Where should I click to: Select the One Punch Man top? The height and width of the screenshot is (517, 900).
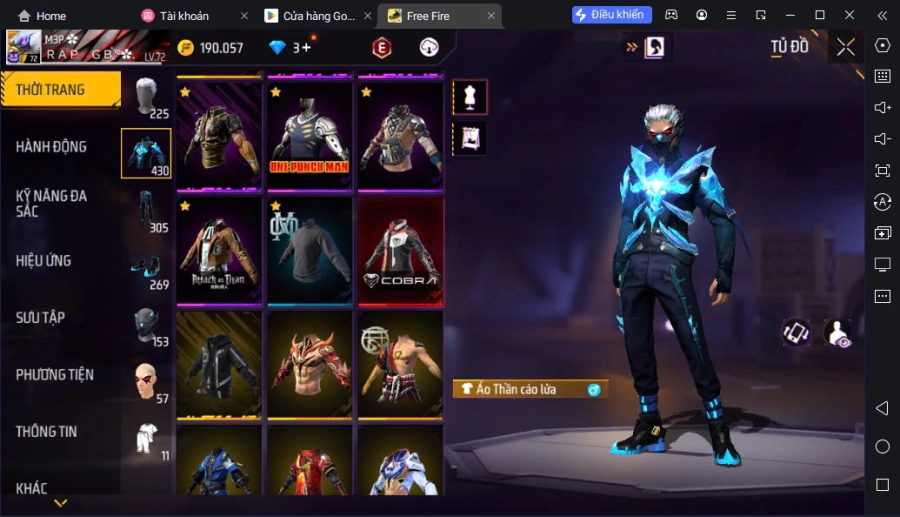click(x=309, y=134)
